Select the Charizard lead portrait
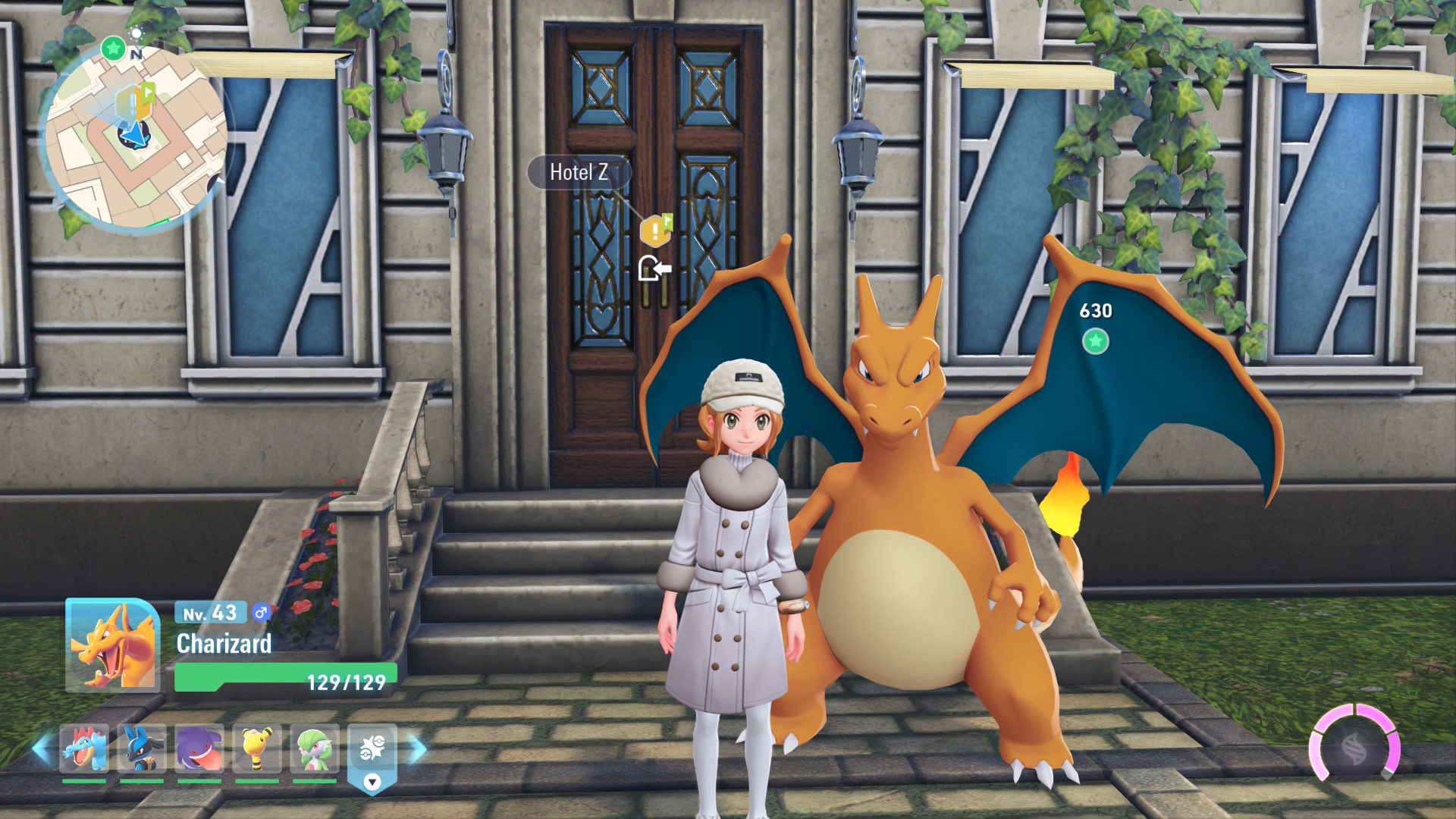 (113, 645)
